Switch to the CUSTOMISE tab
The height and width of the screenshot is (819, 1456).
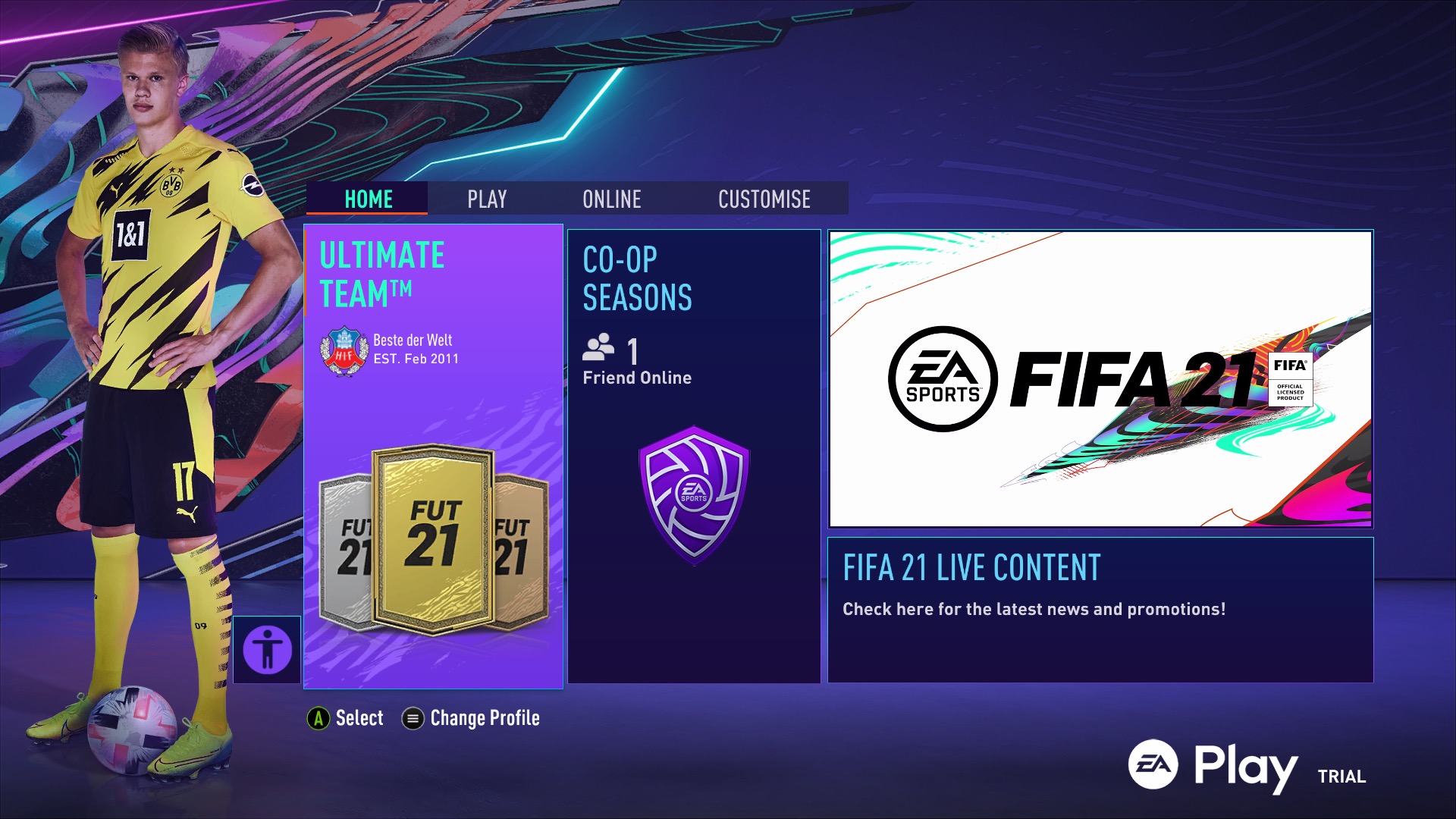(x=764, y=199)
